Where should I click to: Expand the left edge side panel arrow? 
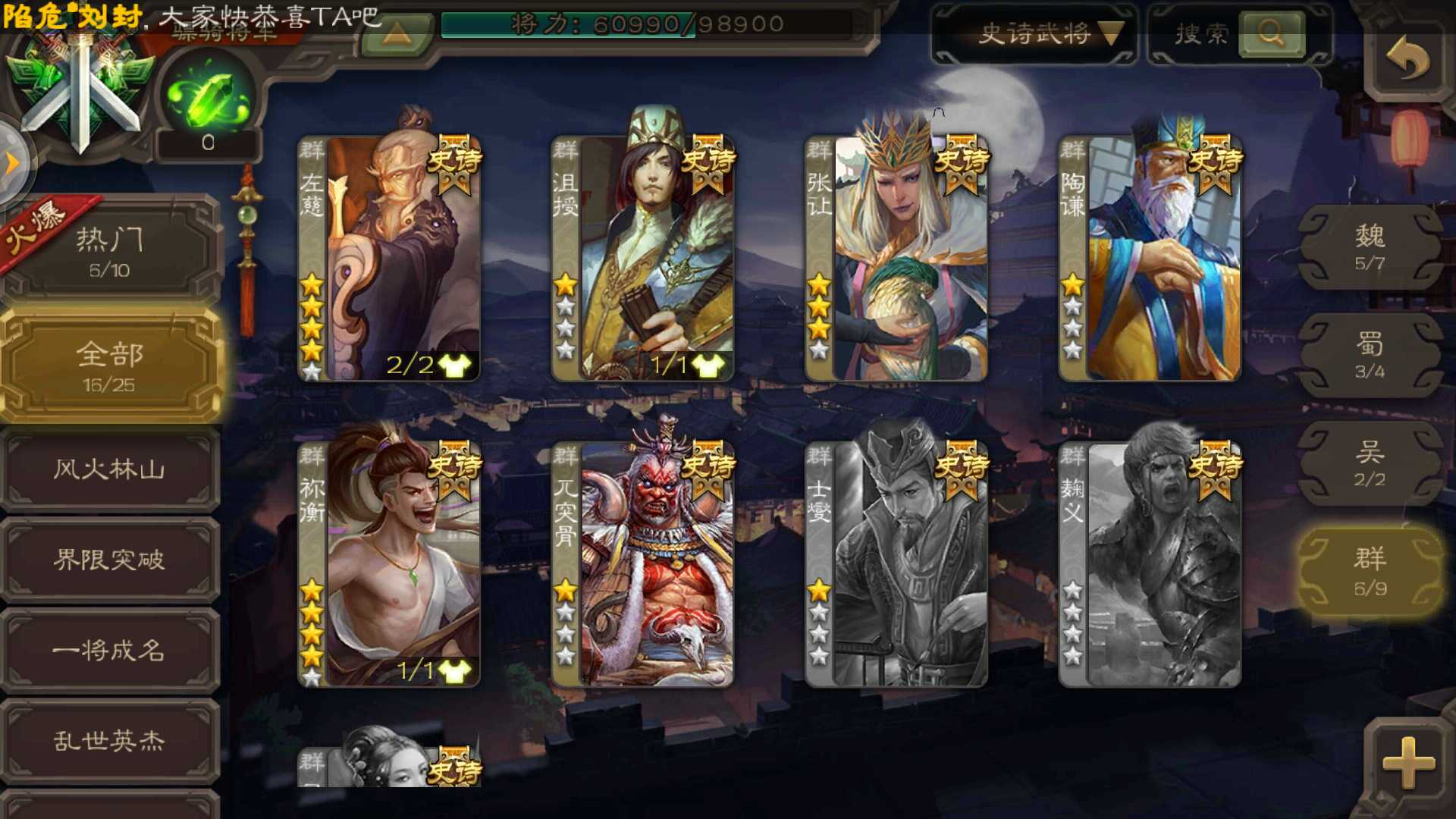(x=11, y=159)
